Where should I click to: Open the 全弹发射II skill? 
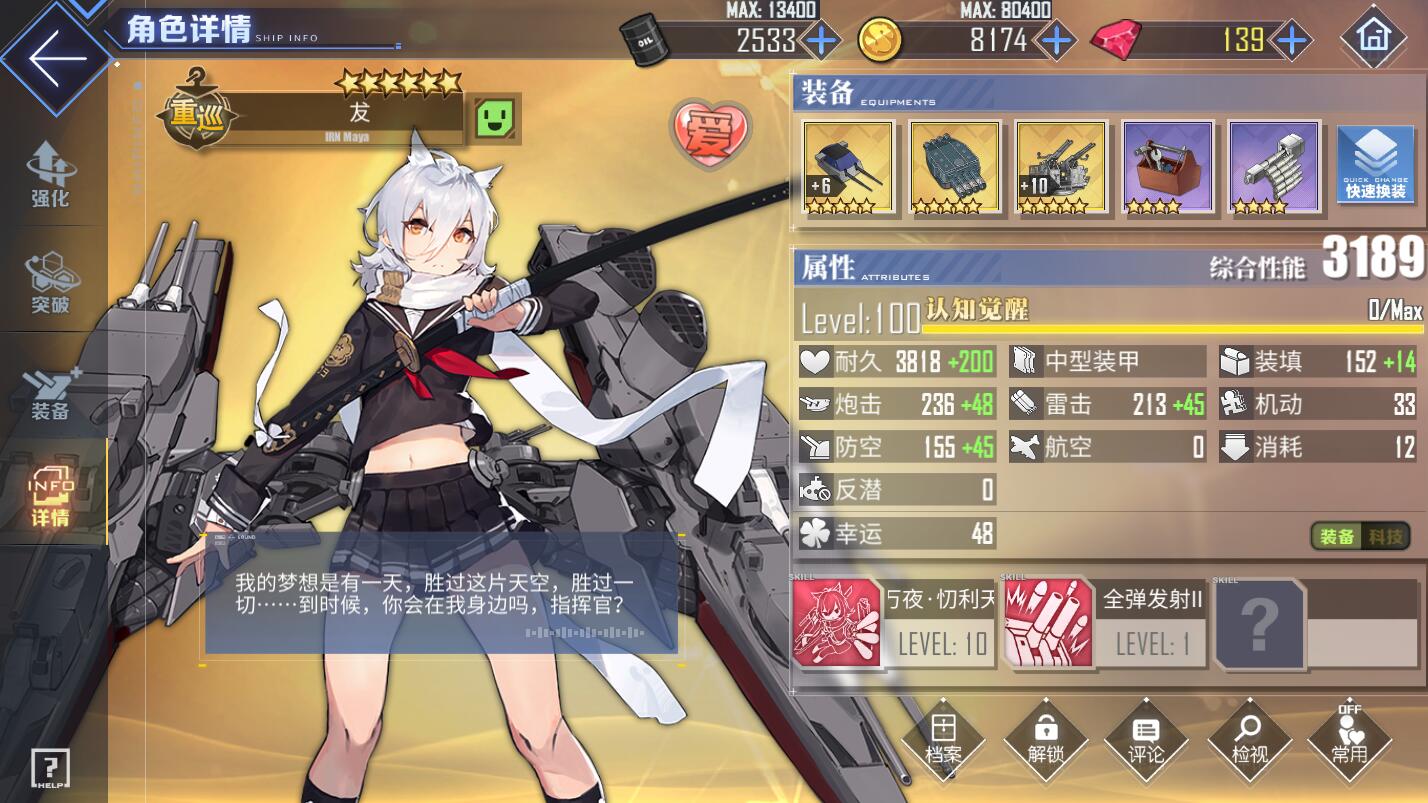1105,622
